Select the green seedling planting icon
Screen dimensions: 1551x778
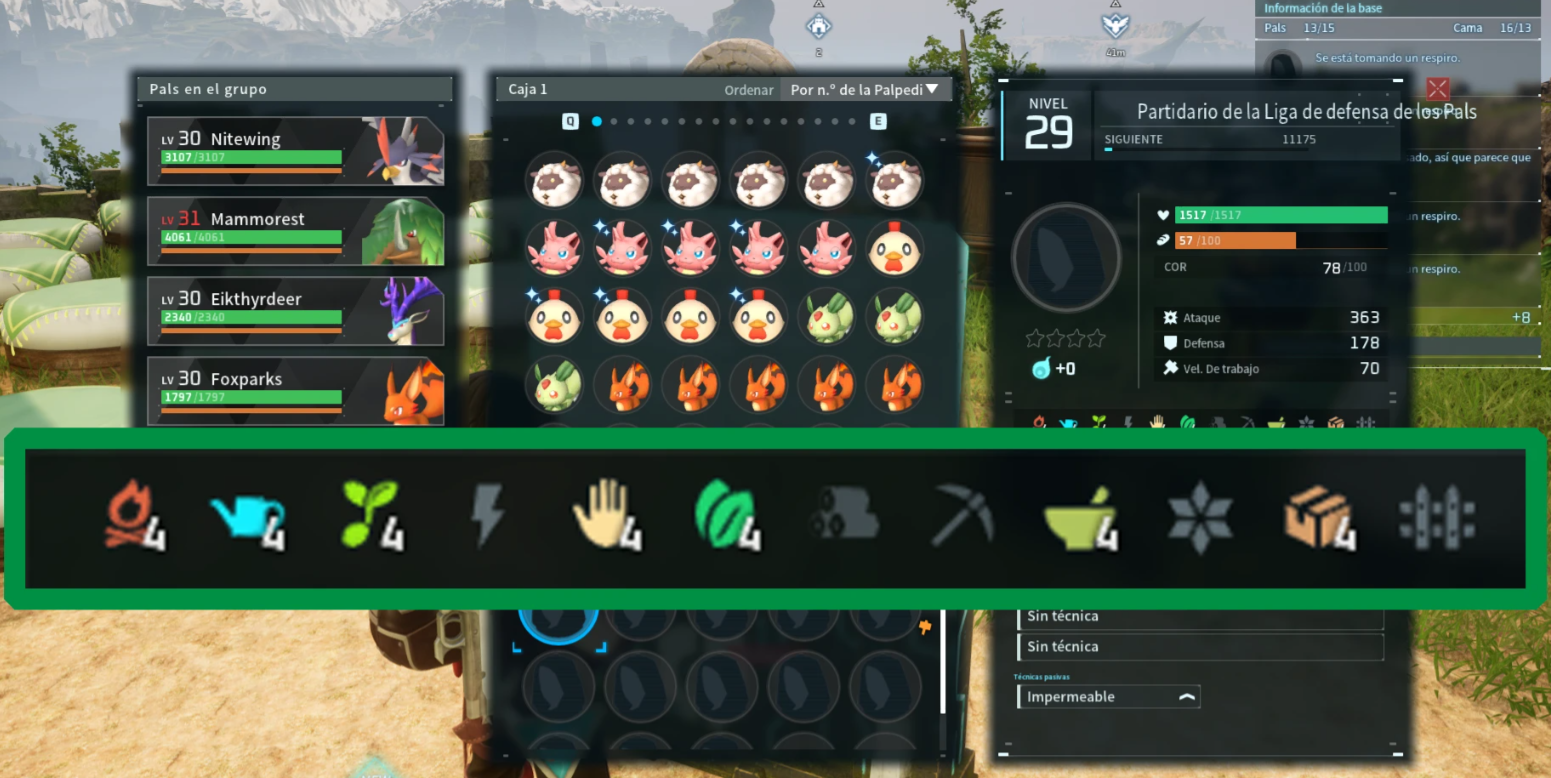click(x=370, y=517)
